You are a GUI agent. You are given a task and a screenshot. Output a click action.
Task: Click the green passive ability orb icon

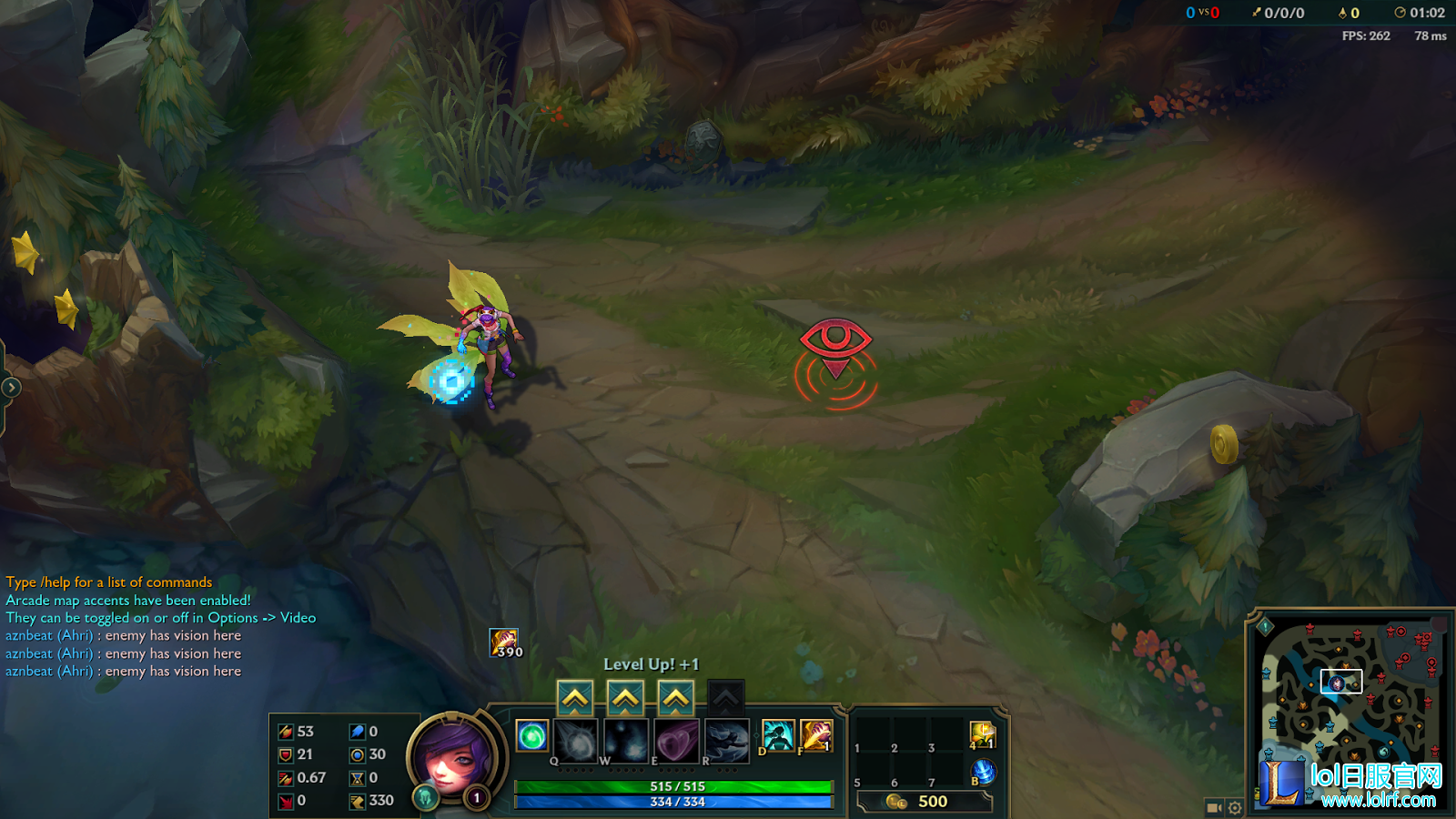click(531, 734)
